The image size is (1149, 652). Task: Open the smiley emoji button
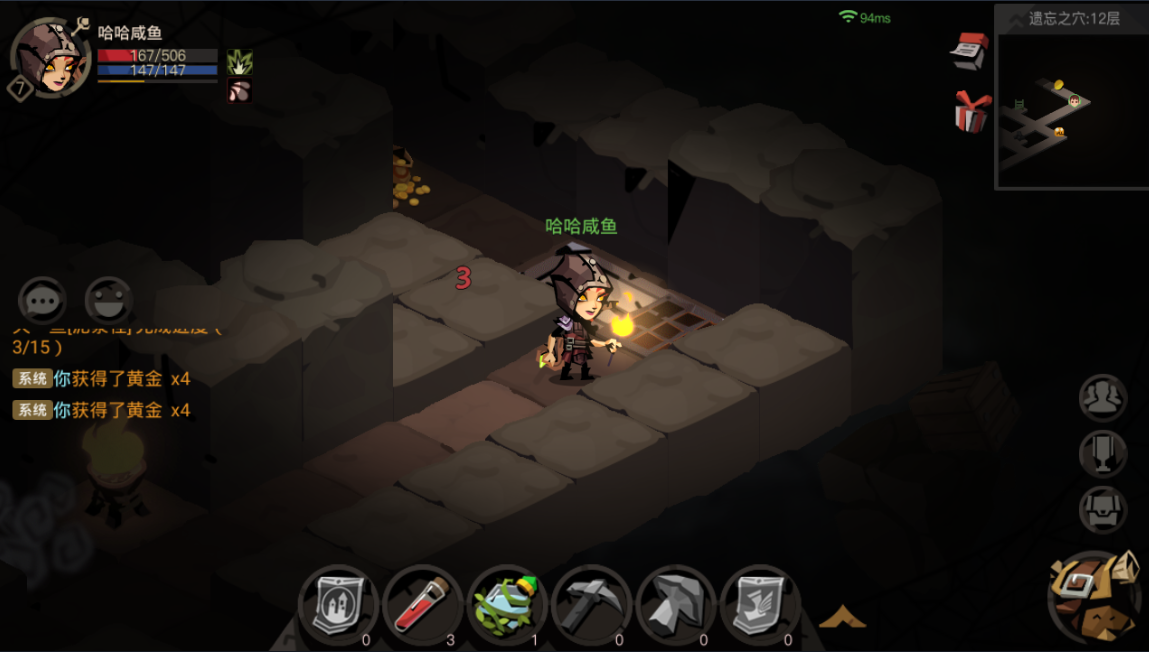coord(108,300)
